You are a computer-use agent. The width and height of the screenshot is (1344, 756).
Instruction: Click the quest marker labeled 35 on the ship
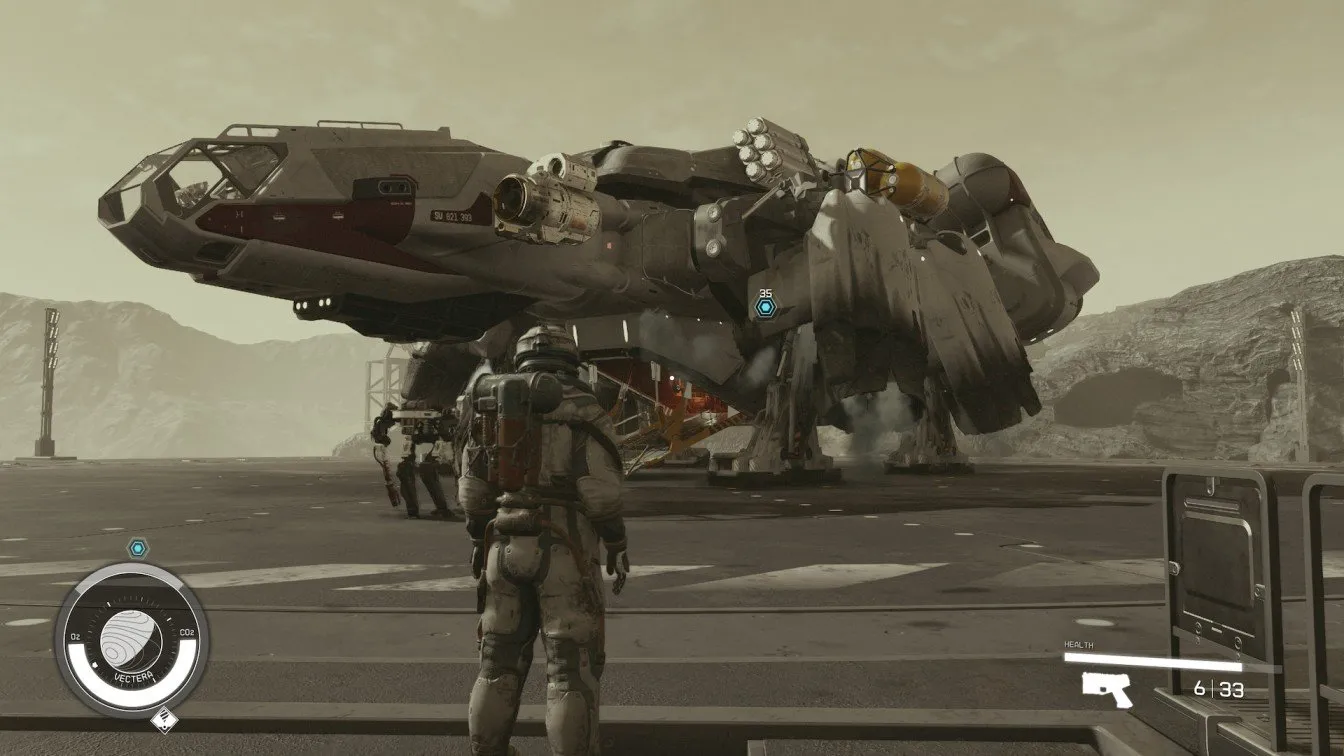tap(765, 307)
